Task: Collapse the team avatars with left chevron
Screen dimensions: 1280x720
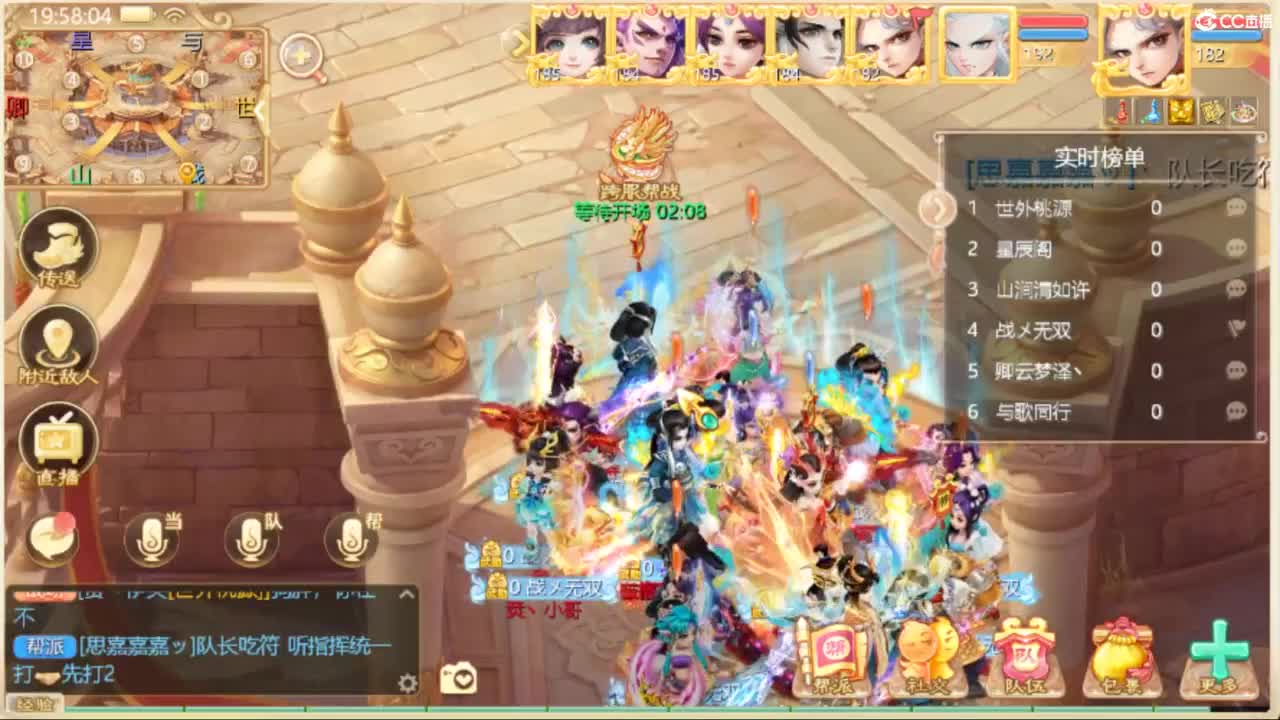Action: [x=520, y=45]
